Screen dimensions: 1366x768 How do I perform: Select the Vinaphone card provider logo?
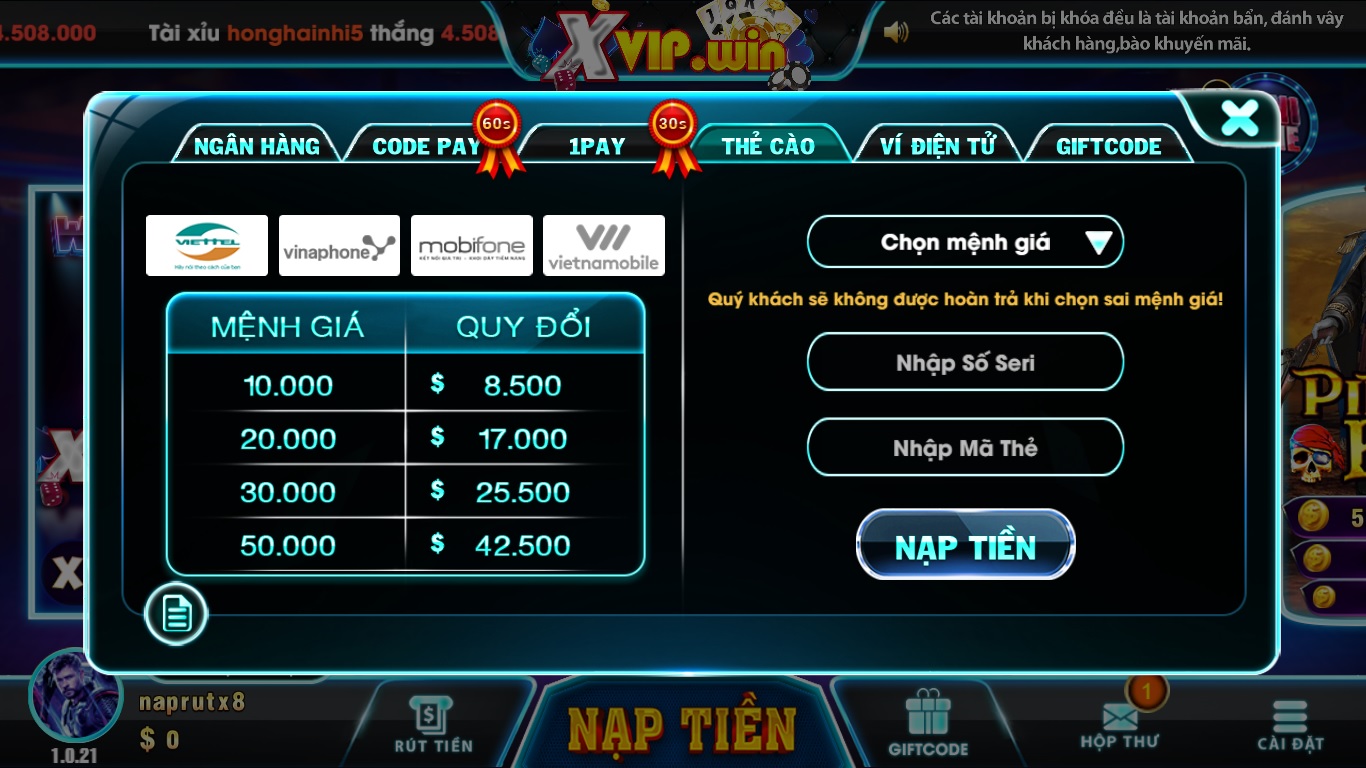click(x=339, y=245)
